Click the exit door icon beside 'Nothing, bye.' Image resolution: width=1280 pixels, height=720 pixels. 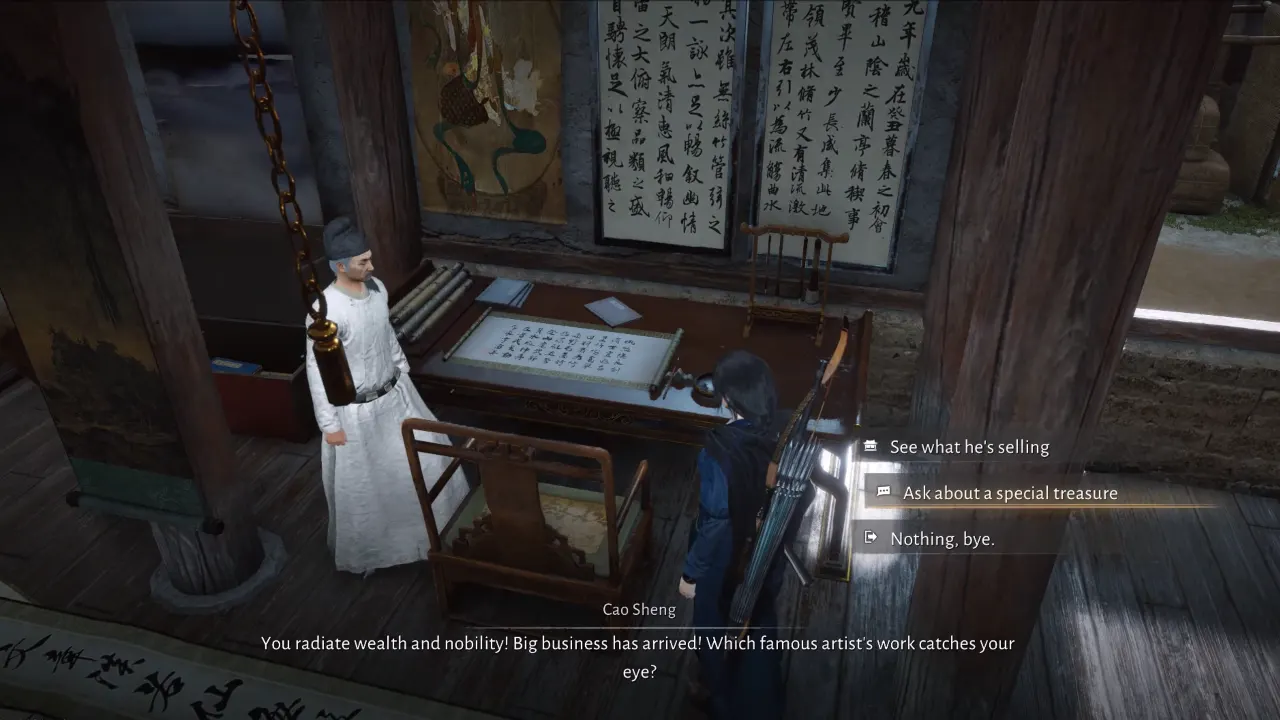pyautogui.click(x=869, y=539)
